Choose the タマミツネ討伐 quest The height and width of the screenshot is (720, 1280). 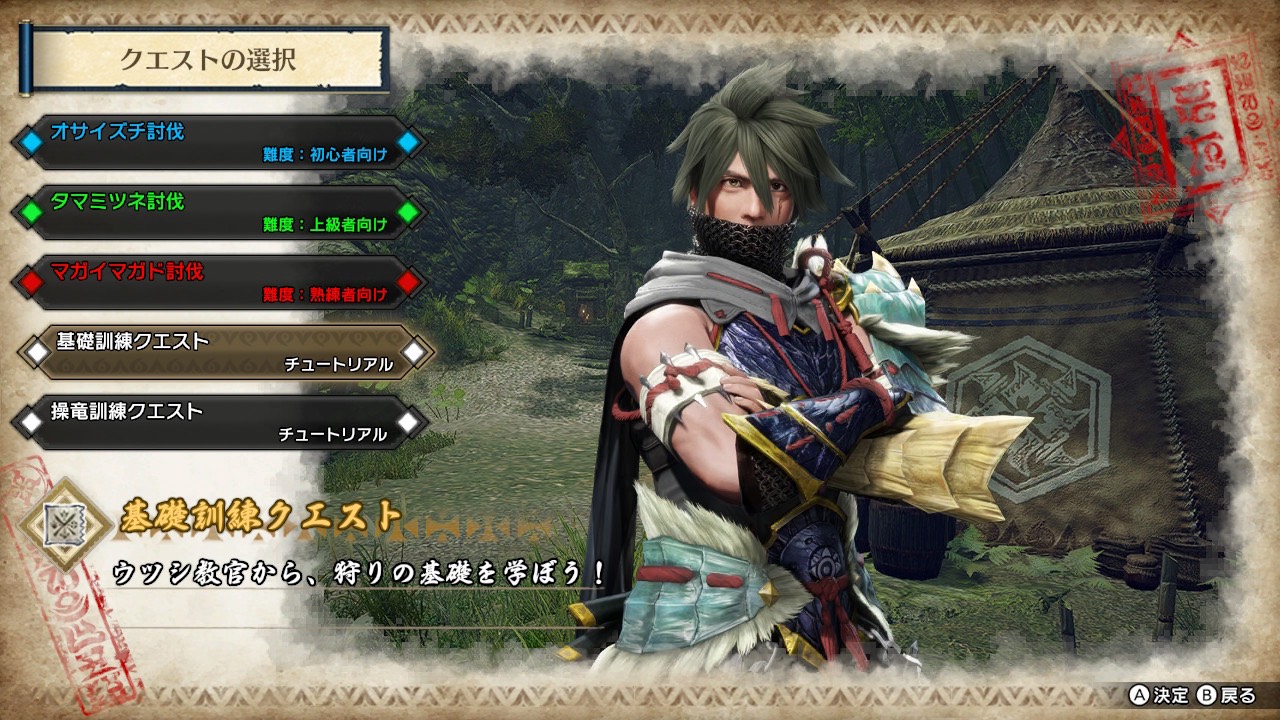219,212
